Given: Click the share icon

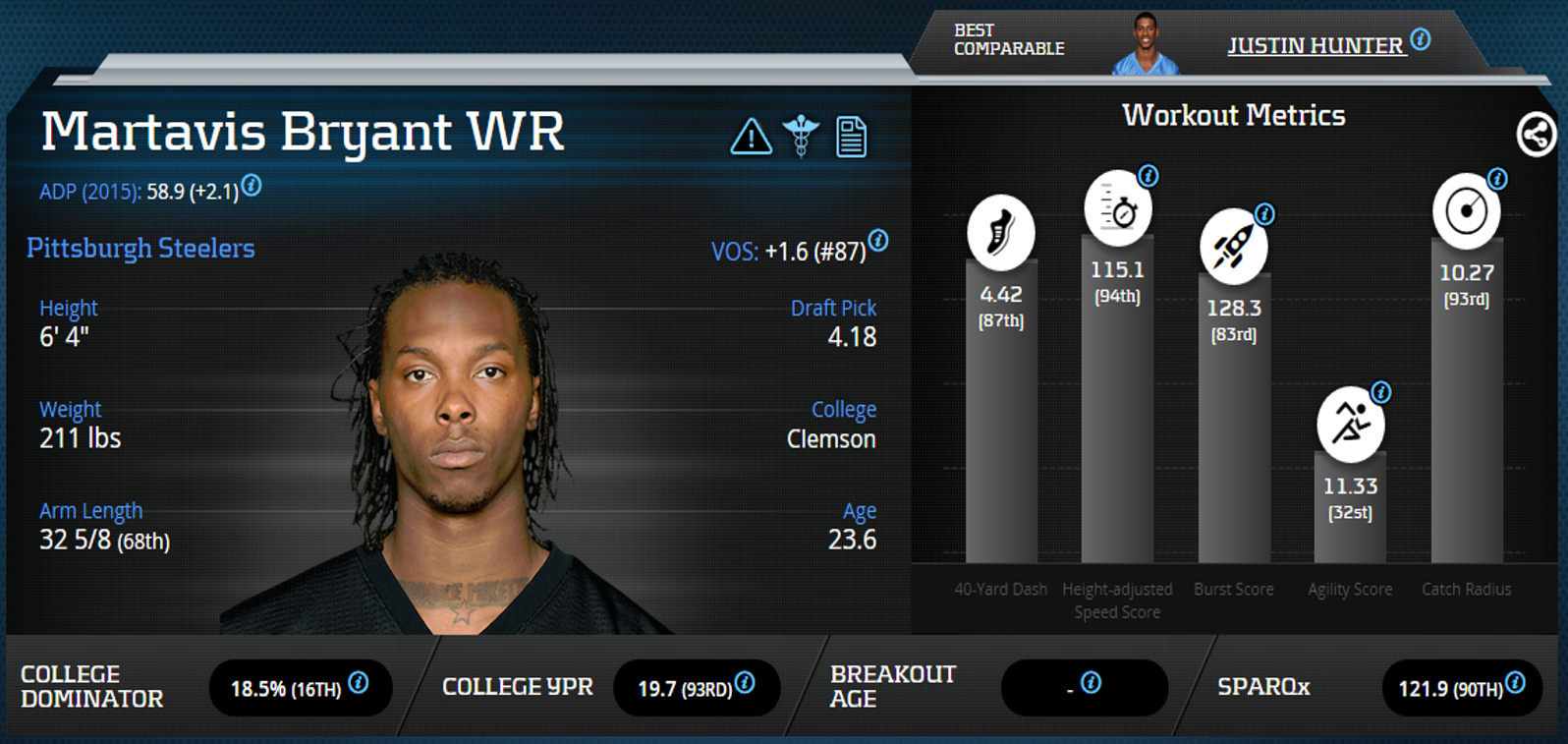Looking at the screenshot, I should coord(1536,135).
